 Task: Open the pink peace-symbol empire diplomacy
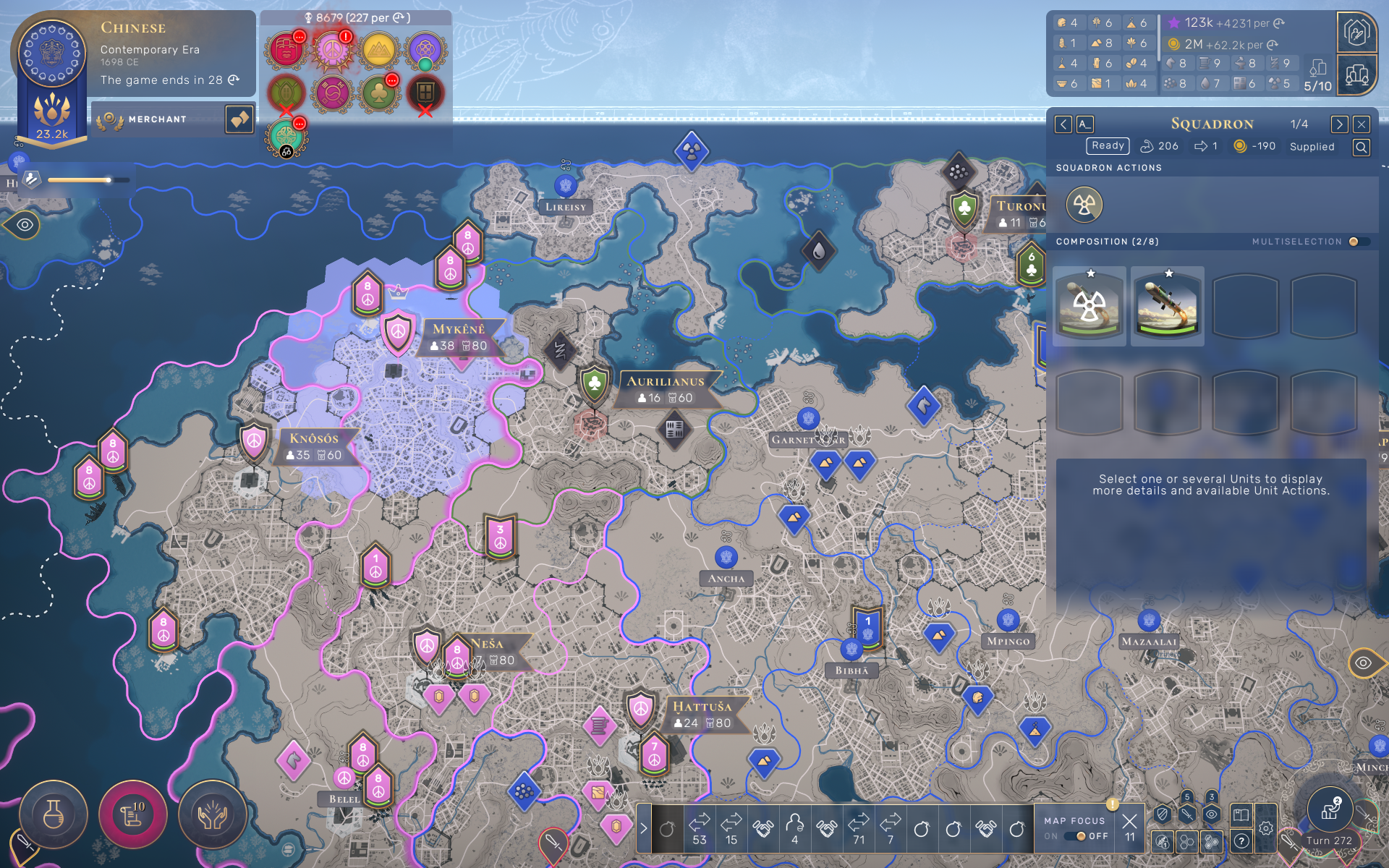point(332,50)
